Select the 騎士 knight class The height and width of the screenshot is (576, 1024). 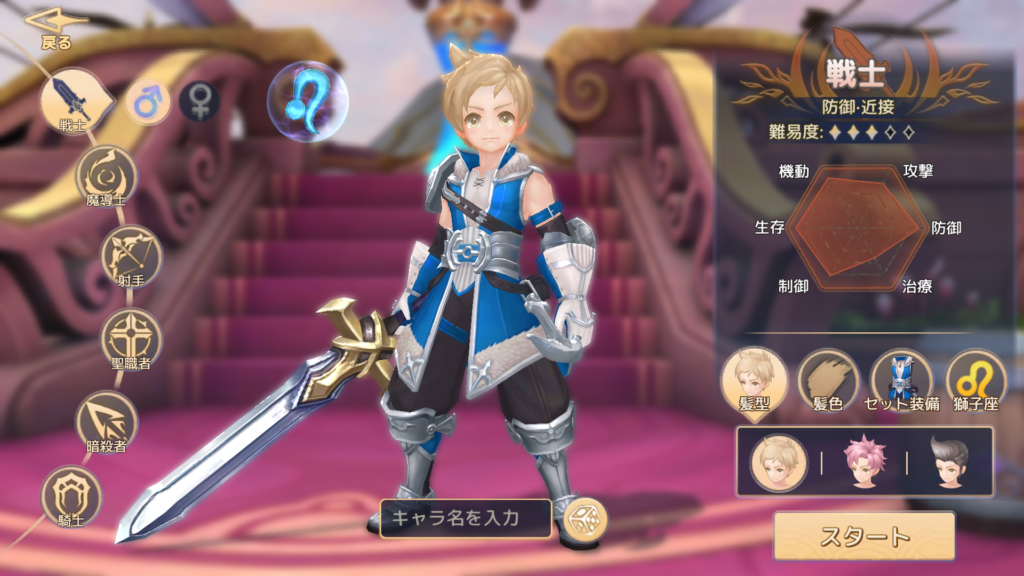tap(72, 495)
